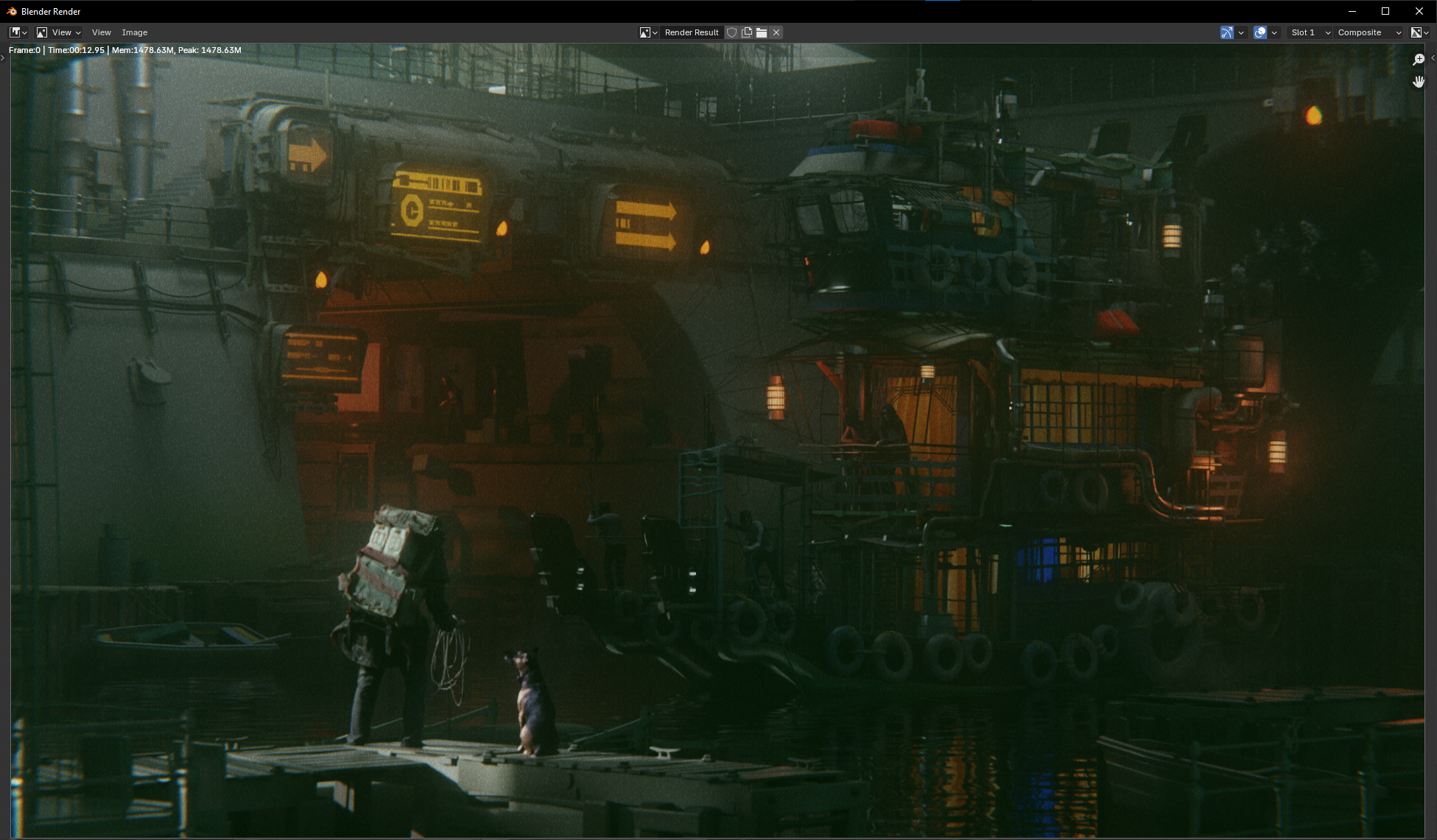Open the Image menu
This screenshot has width=1437, height=840.
coord(135,32)
